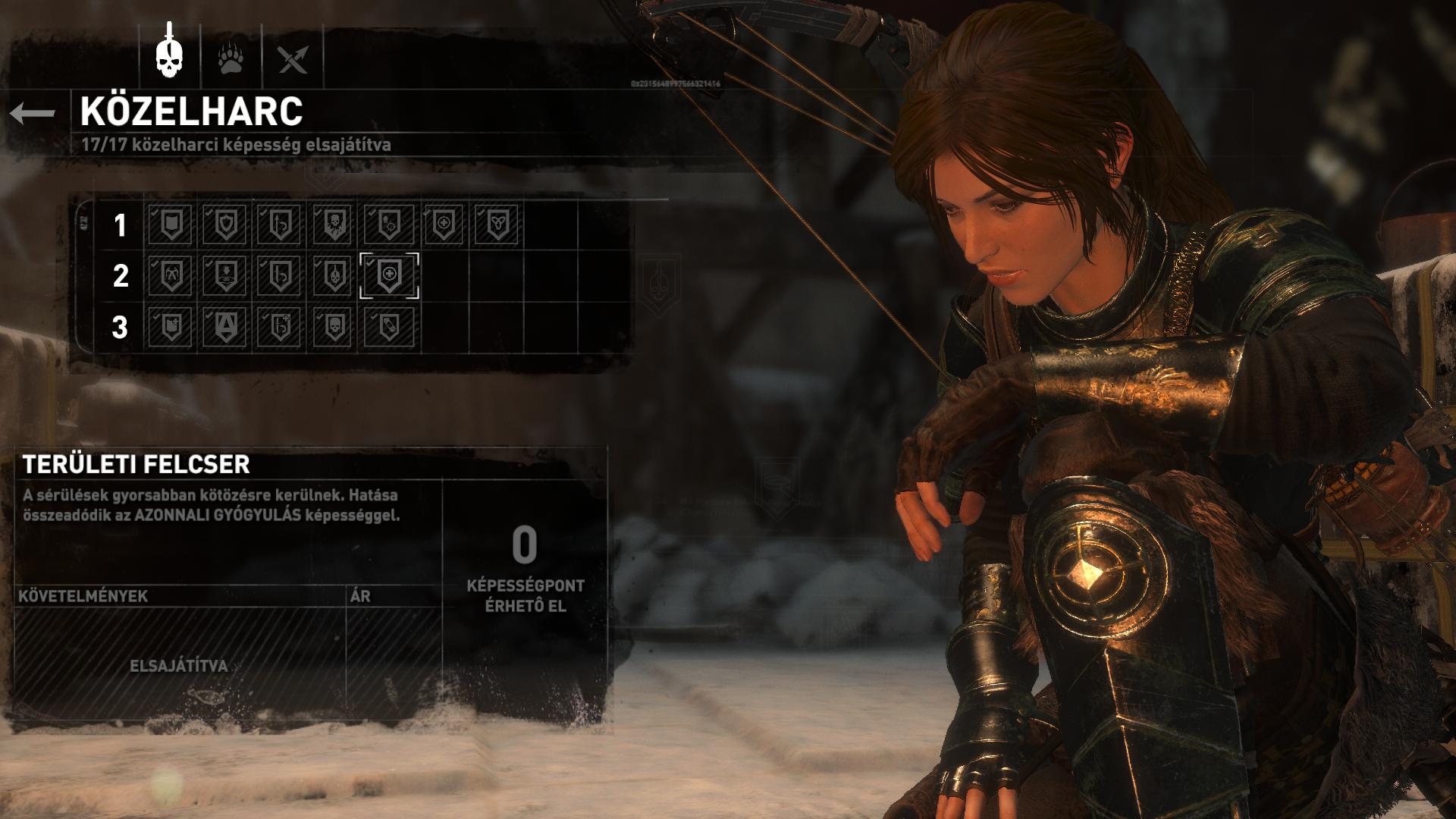The width and height of the screenshot is (1456, 819).
Task: Pick the dagger-in-skull skill in tier 2
Action: (334, 275)
